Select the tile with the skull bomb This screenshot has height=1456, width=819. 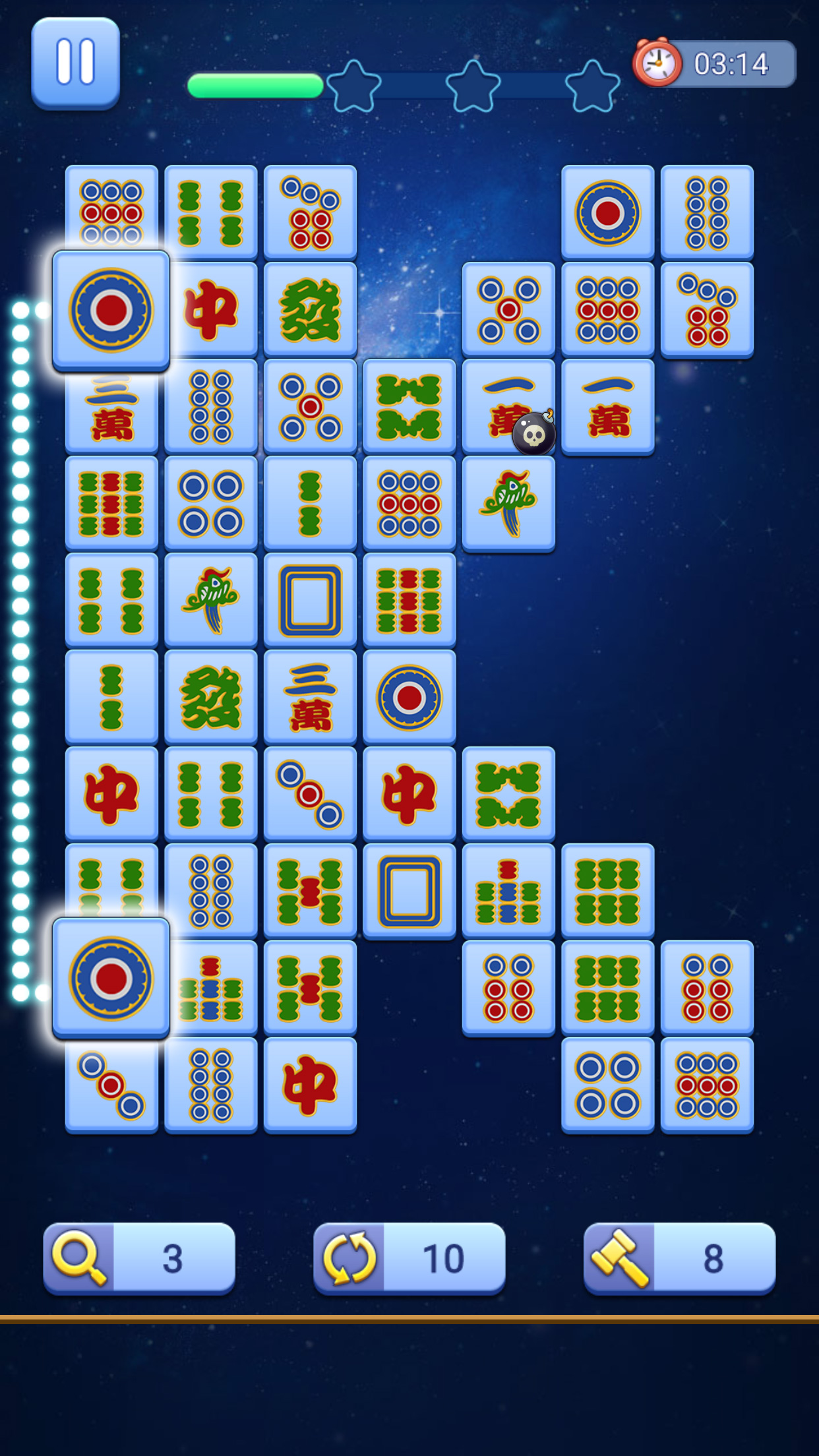click(508, 406)
